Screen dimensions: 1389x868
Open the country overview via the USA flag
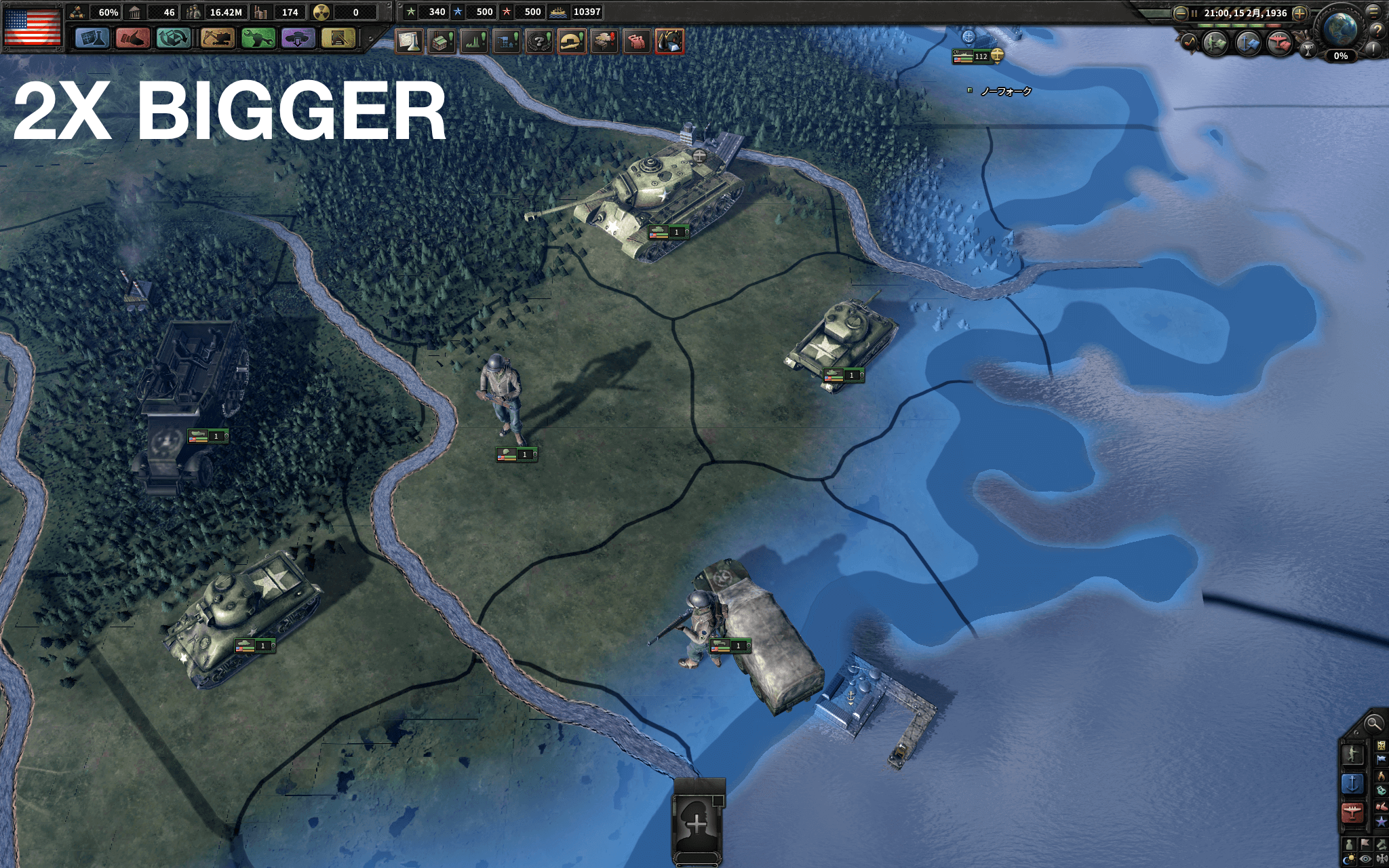tap(32, 26)
